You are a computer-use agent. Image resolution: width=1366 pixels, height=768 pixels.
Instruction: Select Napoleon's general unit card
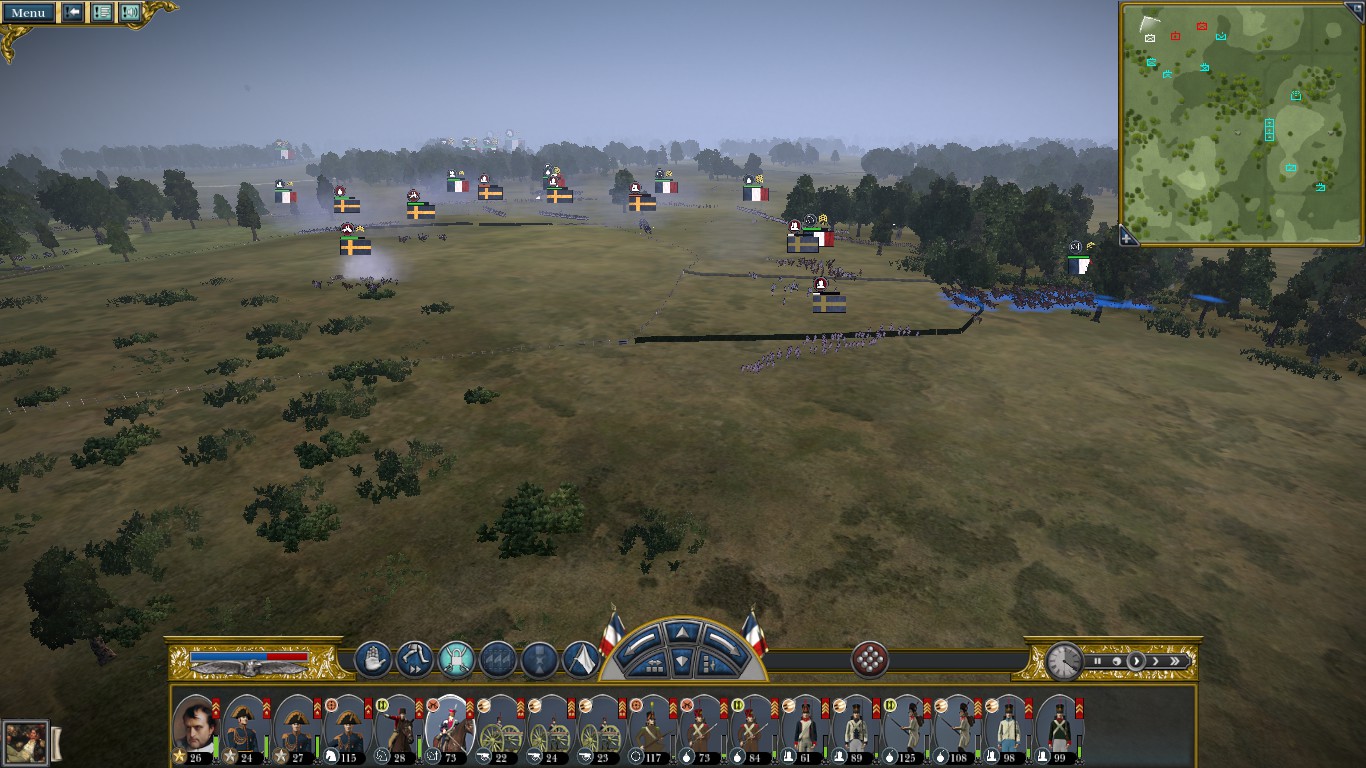195,727
